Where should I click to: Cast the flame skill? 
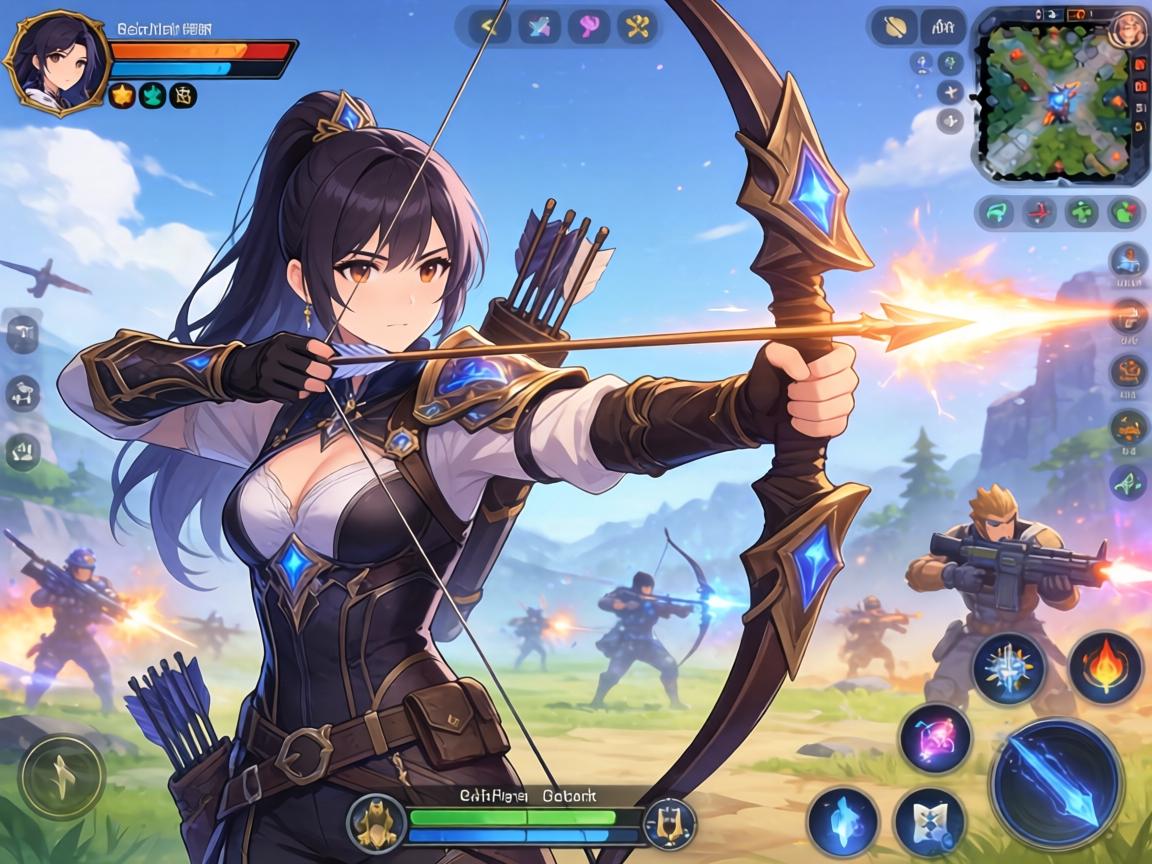[1106, 667]
